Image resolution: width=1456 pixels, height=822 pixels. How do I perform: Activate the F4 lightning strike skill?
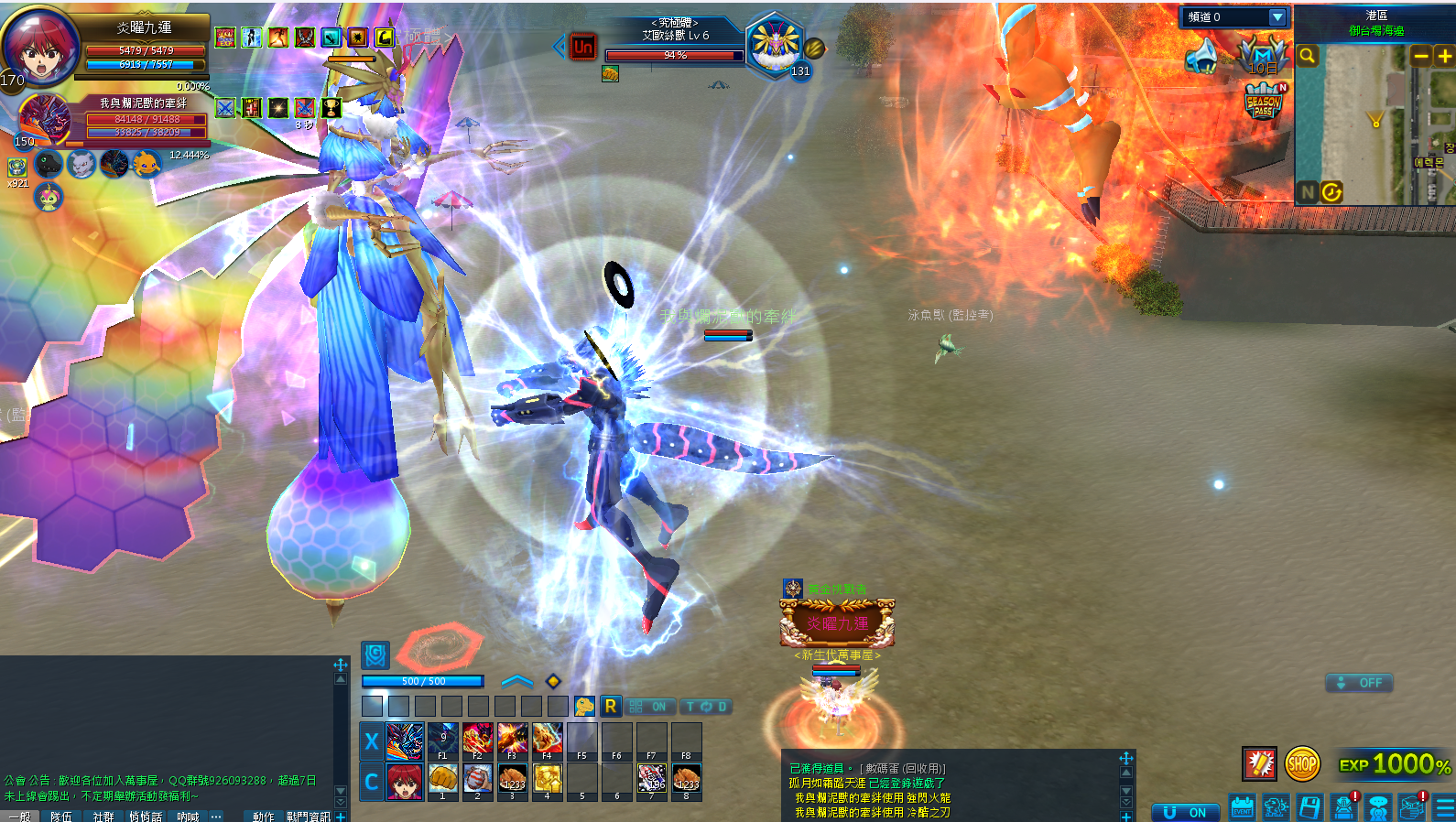click(547, 740)
